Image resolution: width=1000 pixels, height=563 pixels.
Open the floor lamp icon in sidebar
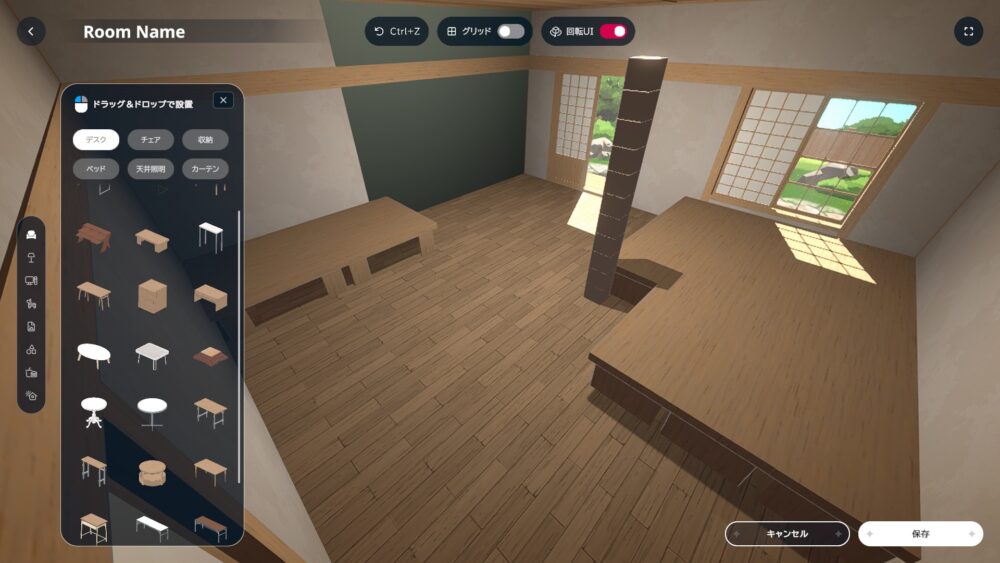coord(32,258)
